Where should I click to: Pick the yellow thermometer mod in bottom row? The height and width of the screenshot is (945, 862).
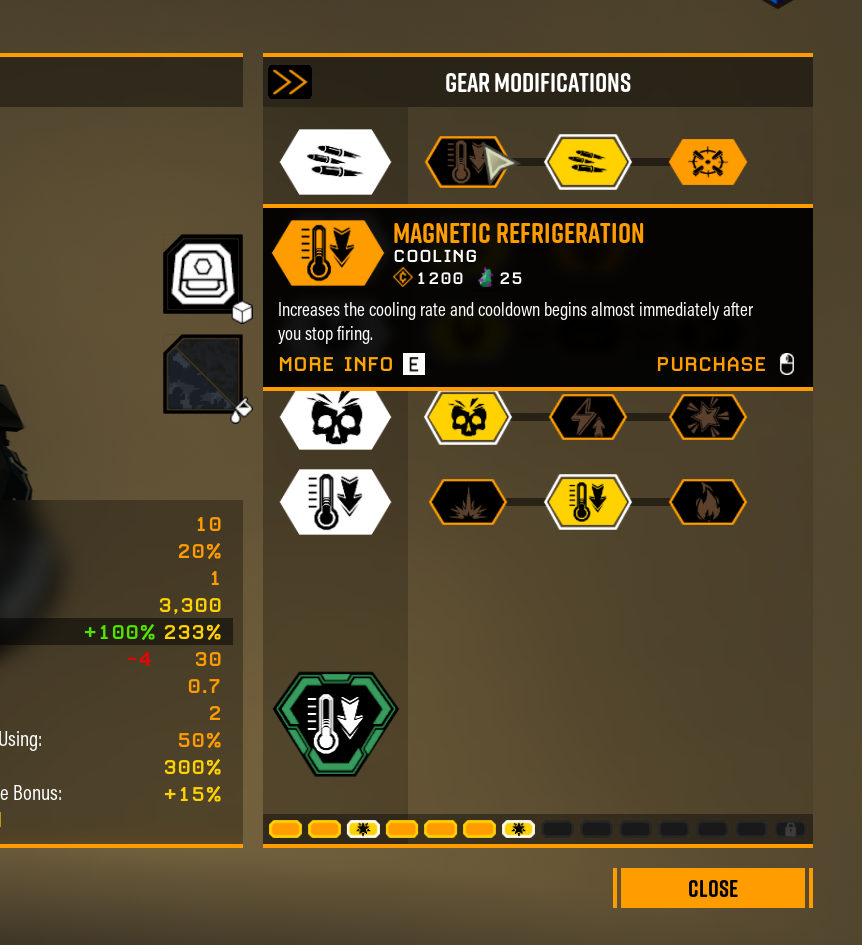tap(587, 502)
